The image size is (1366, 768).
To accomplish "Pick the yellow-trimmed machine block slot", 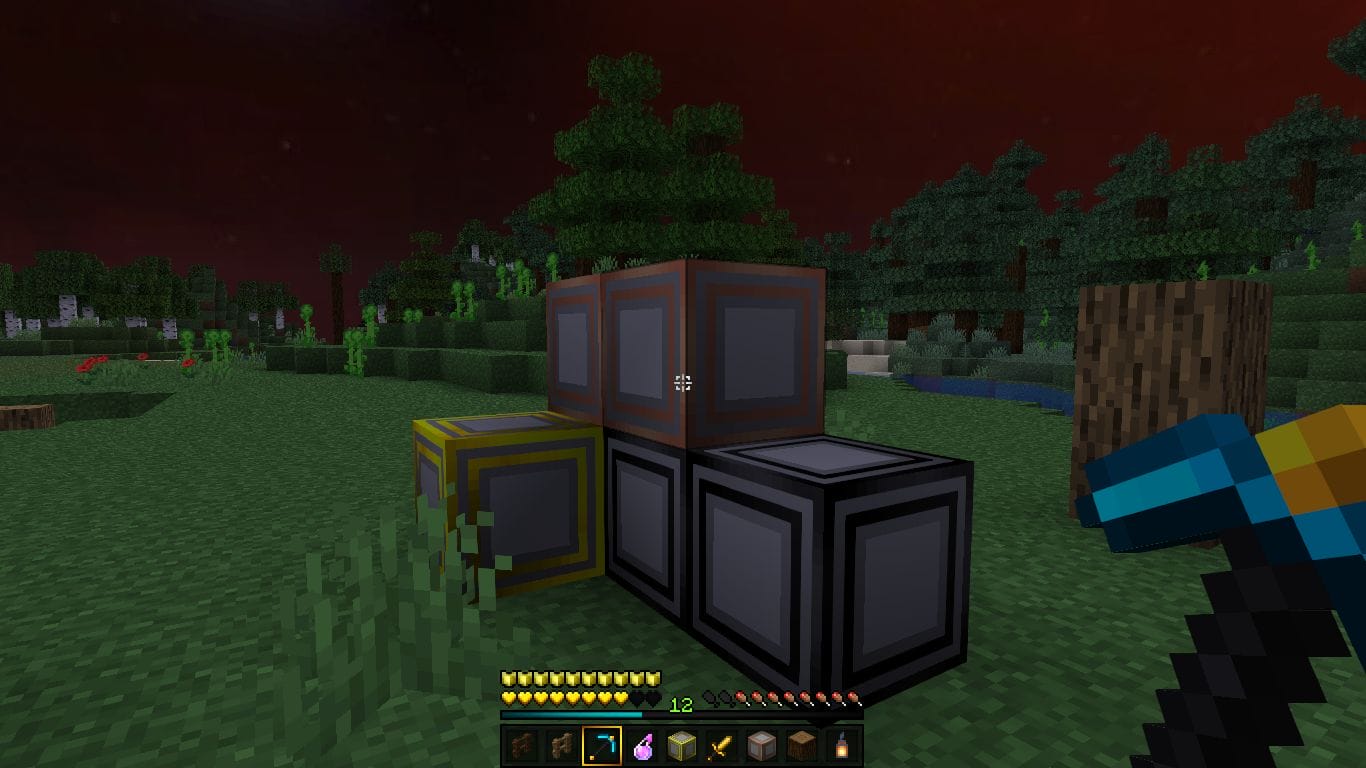I will coord(682,746).
